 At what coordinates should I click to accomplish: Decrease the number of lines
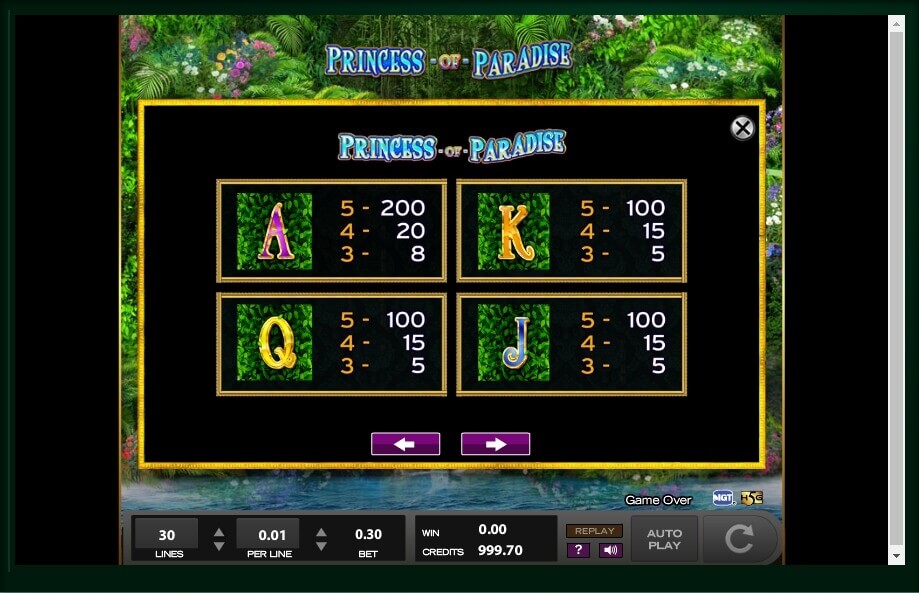pos(218,547)
